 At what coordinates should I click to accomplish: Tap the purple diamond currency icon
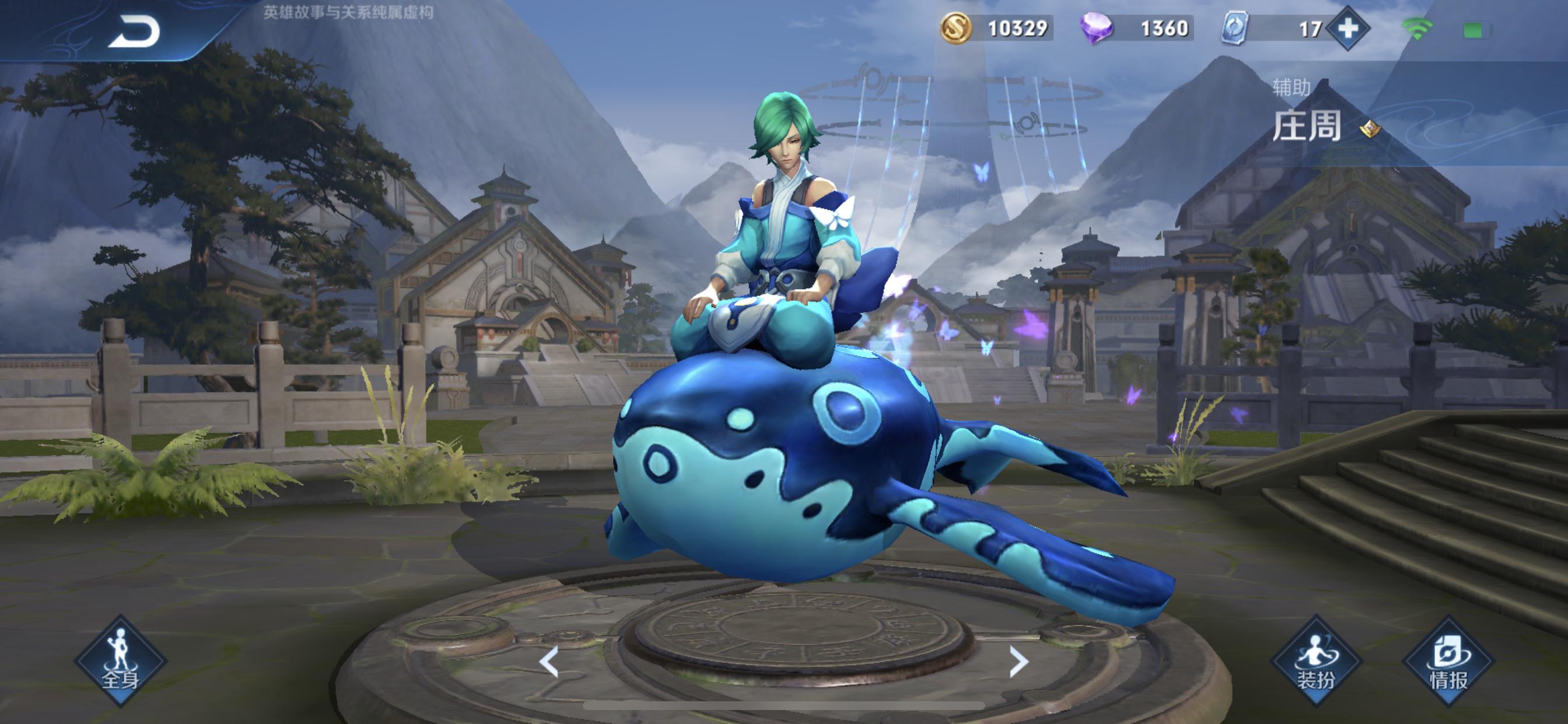(1096, 29)
